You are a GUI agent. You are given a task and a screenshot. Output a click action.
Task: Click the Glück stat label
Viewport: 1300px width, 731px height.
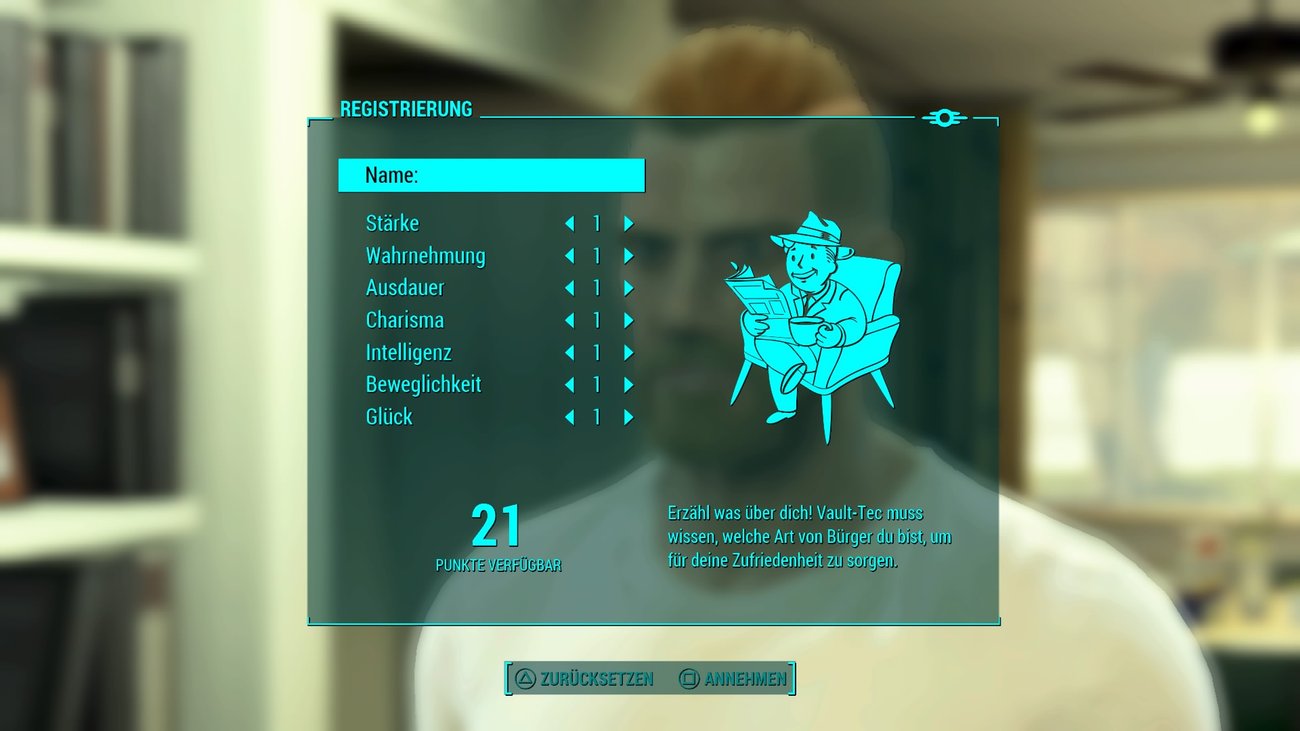pos(387,417)
